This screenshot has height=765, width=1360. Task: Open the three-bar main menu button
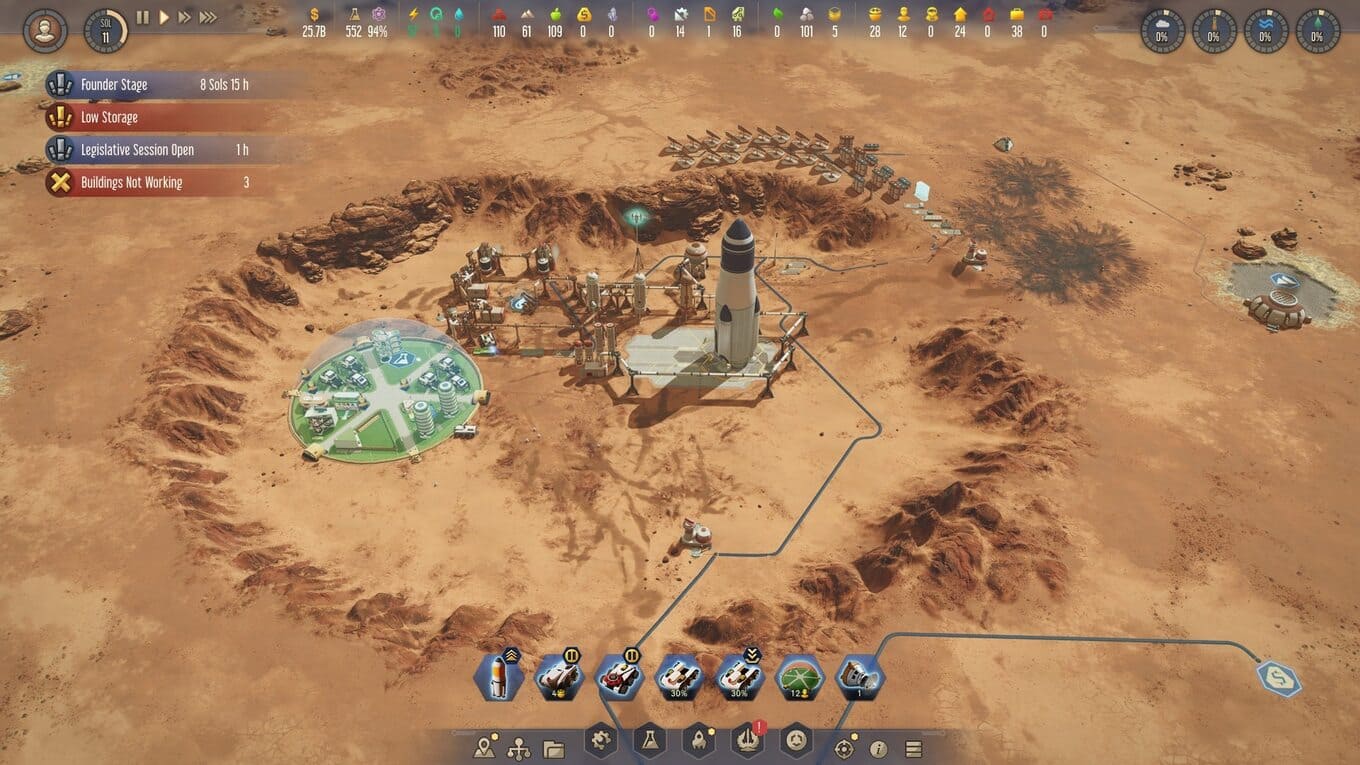point(913,748)
